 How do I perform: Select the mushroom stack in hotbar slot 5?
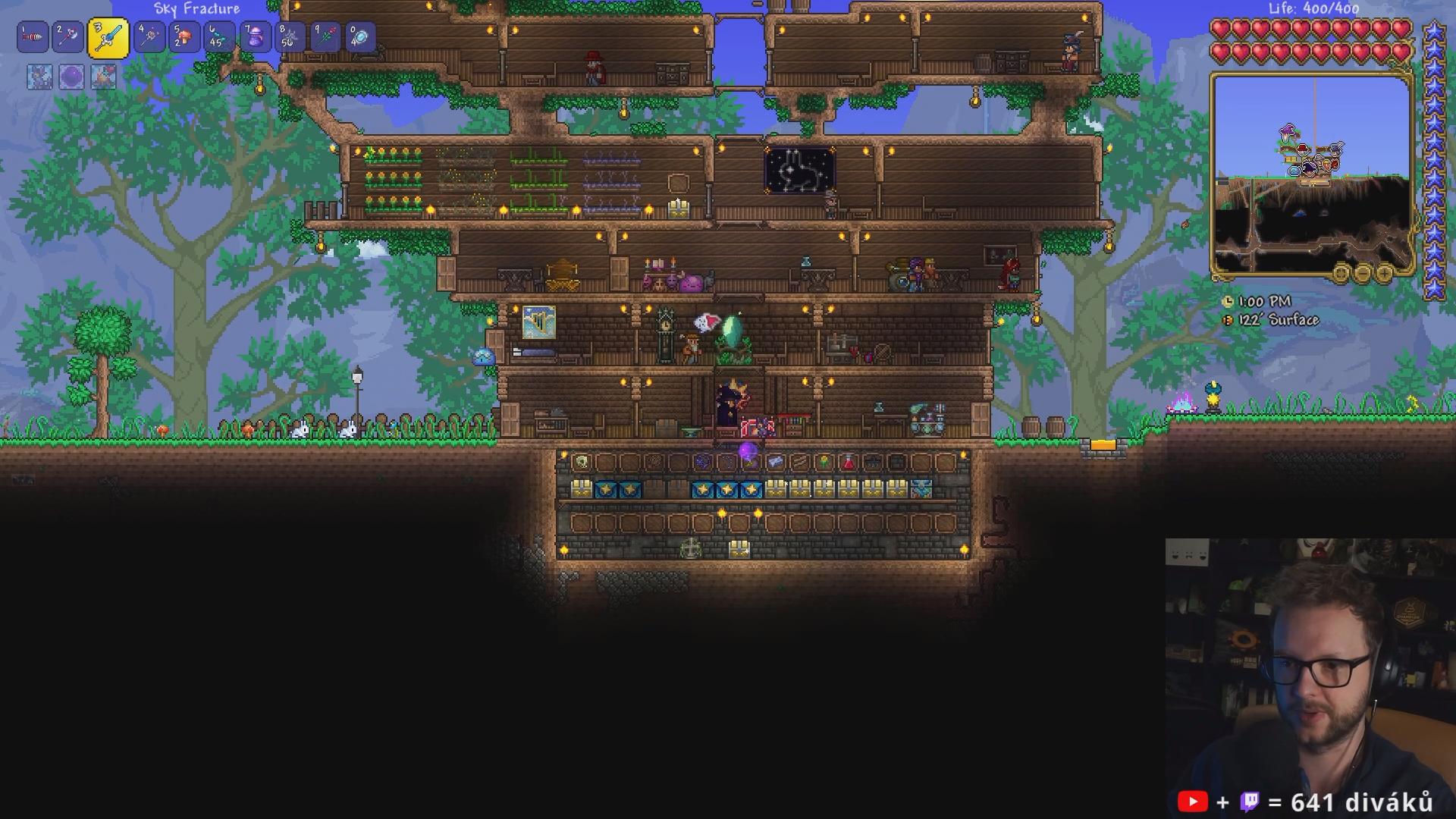pyautogui.click(x=184, y=37)
